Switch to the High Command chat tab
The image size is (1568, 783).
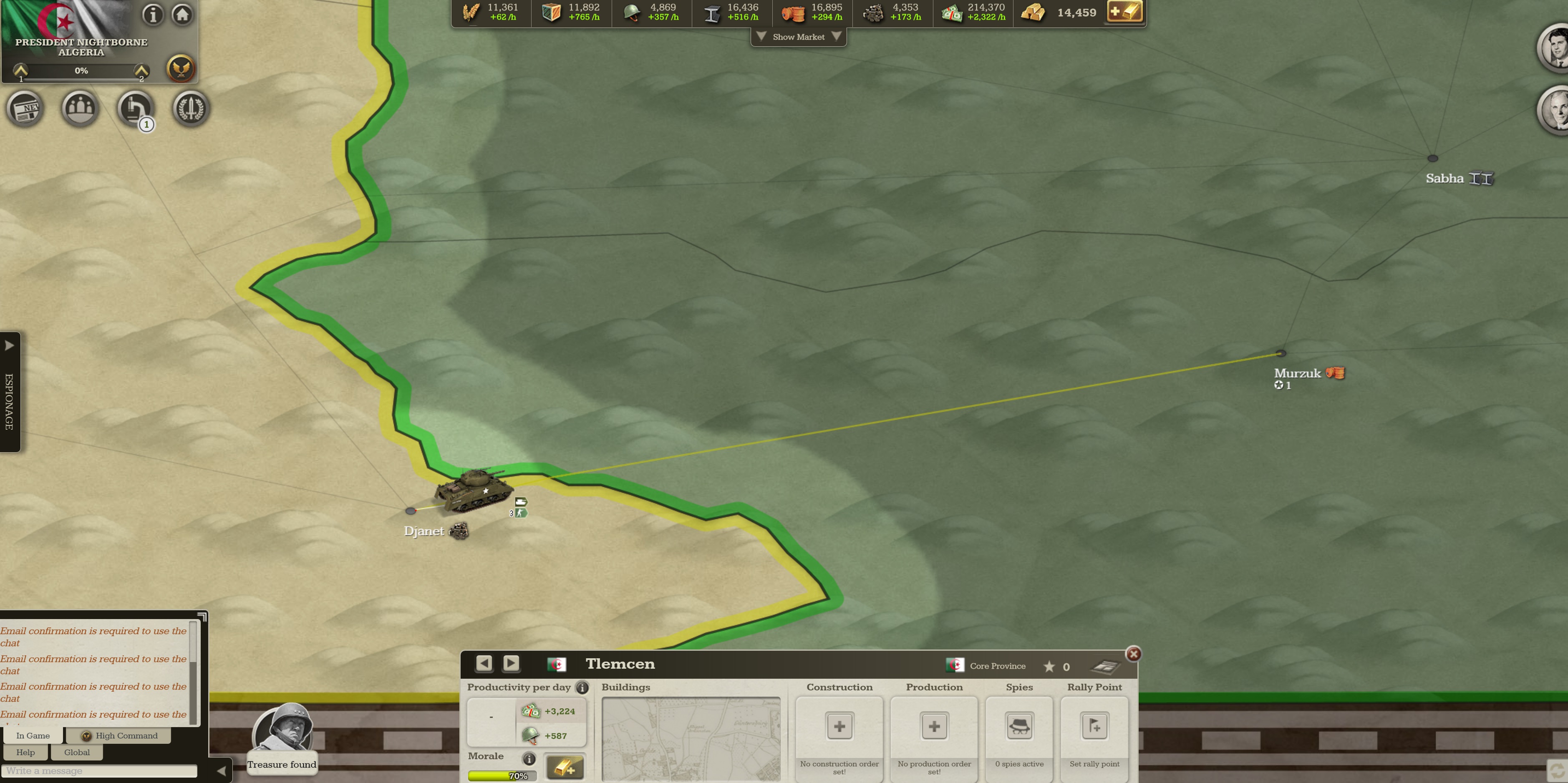[x=120, y=735]
